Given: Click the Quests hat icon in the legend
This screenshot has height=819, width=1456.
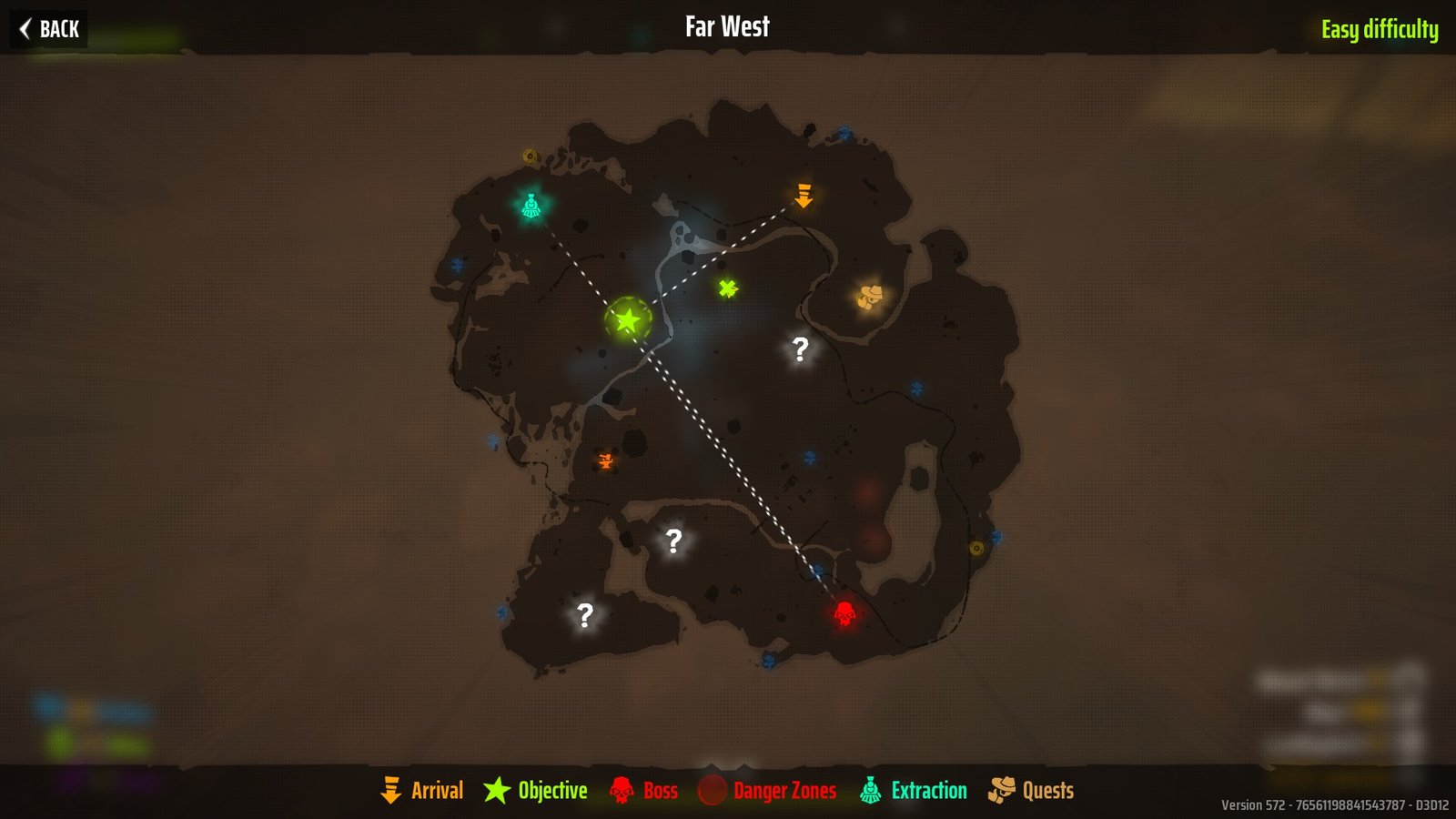Looking at the screenshot, I should [x=1004, y=790].
